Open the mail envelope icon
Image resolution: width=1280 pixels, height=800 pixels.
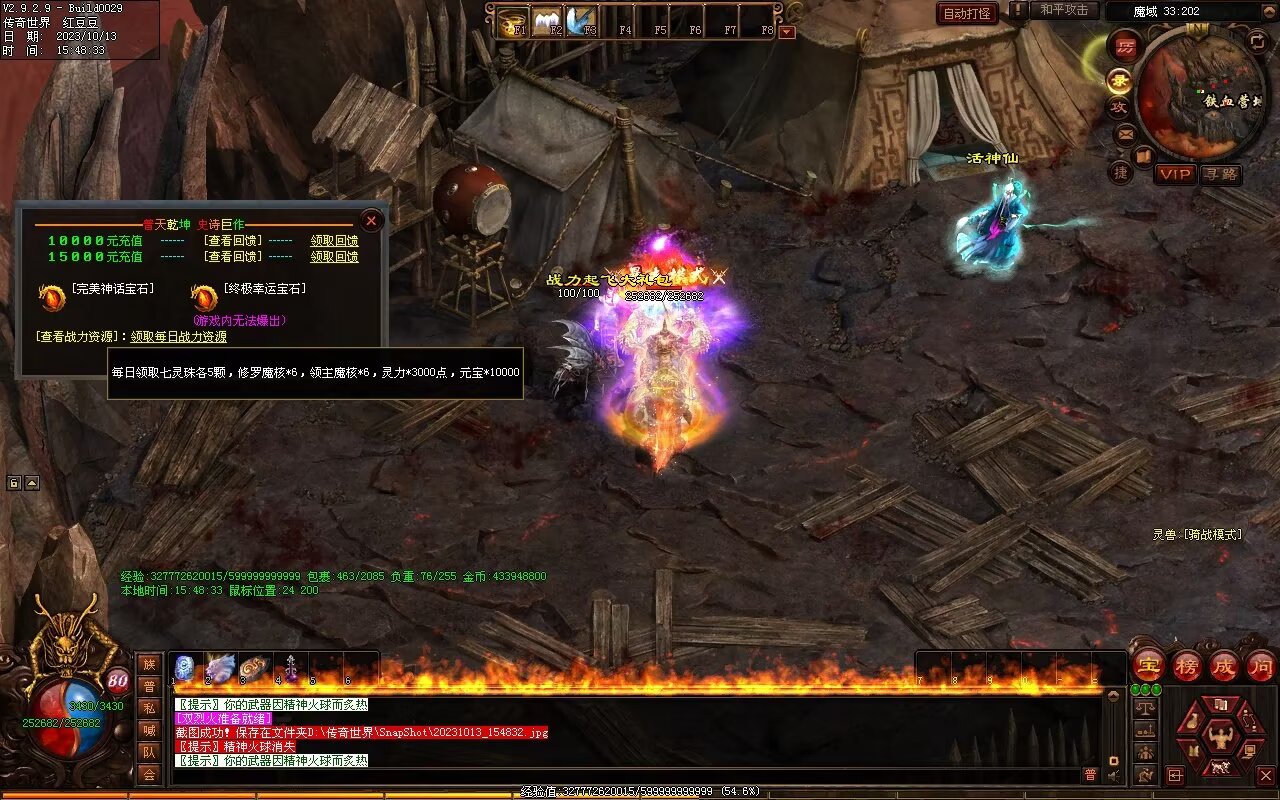1126,133
